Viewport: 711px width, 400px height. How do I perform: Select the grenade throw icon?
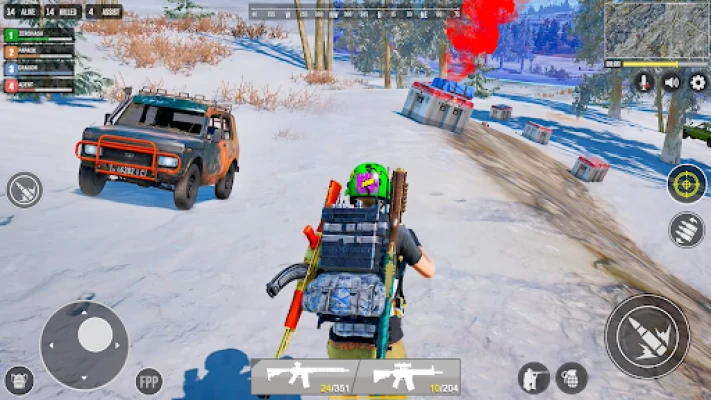571,377
